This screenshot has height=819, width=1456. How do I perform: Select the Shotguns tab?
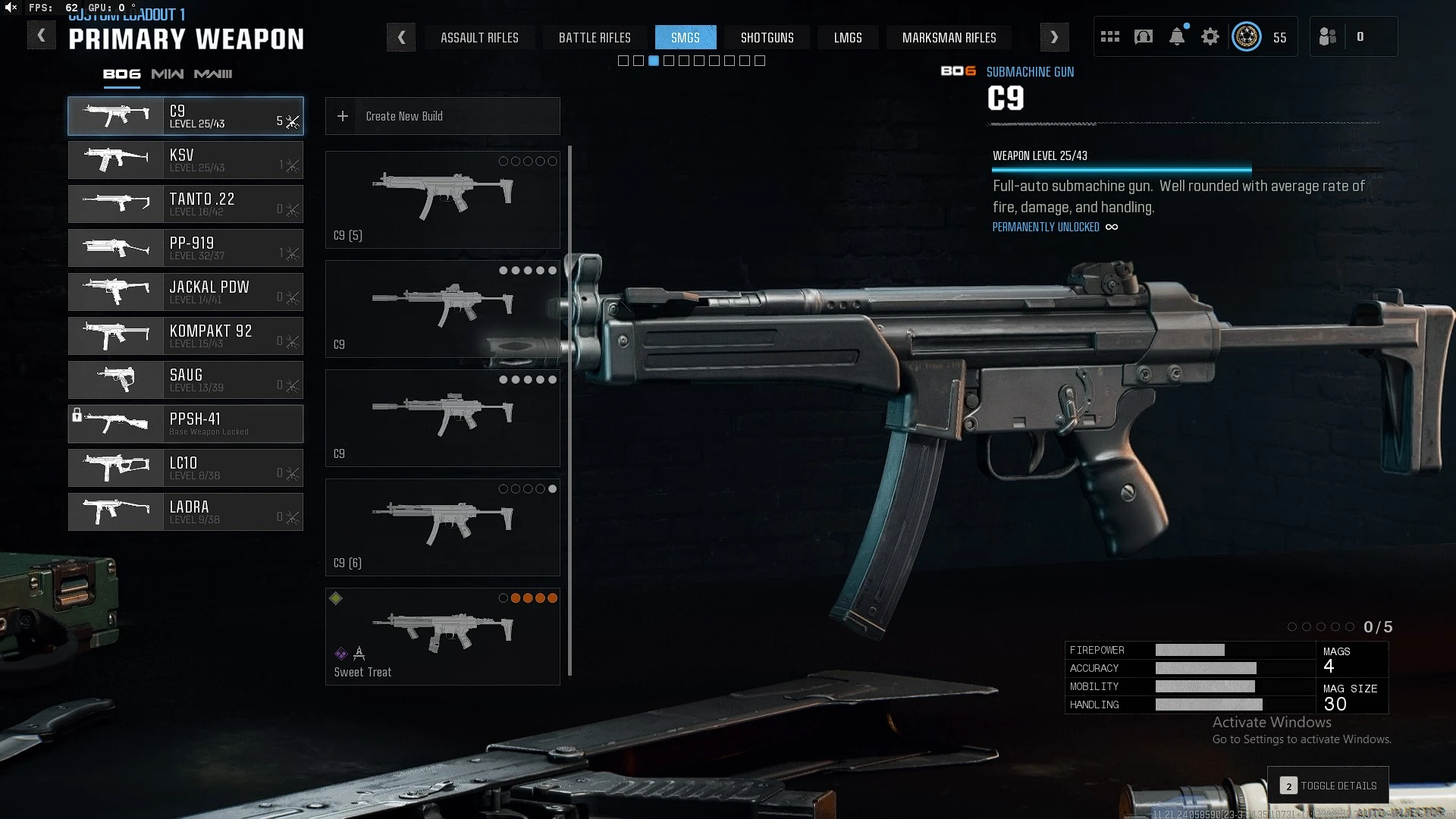pyautogui.click(x=767, y=37)
